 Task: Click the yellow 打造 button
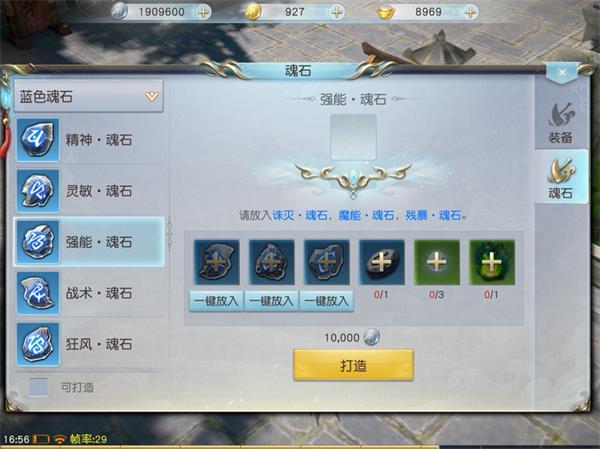coord(353,365)
